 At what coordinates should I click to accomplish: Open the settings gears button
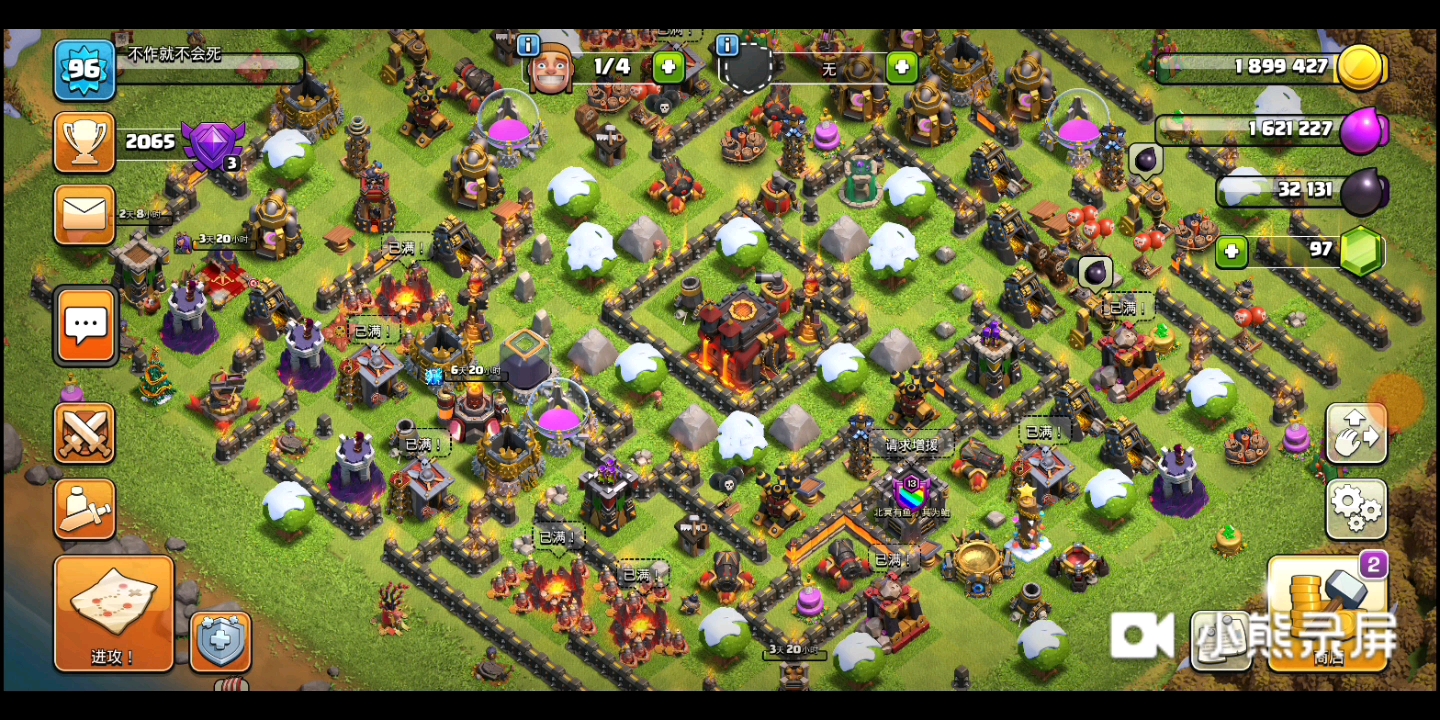click(x=1356, y=509)
